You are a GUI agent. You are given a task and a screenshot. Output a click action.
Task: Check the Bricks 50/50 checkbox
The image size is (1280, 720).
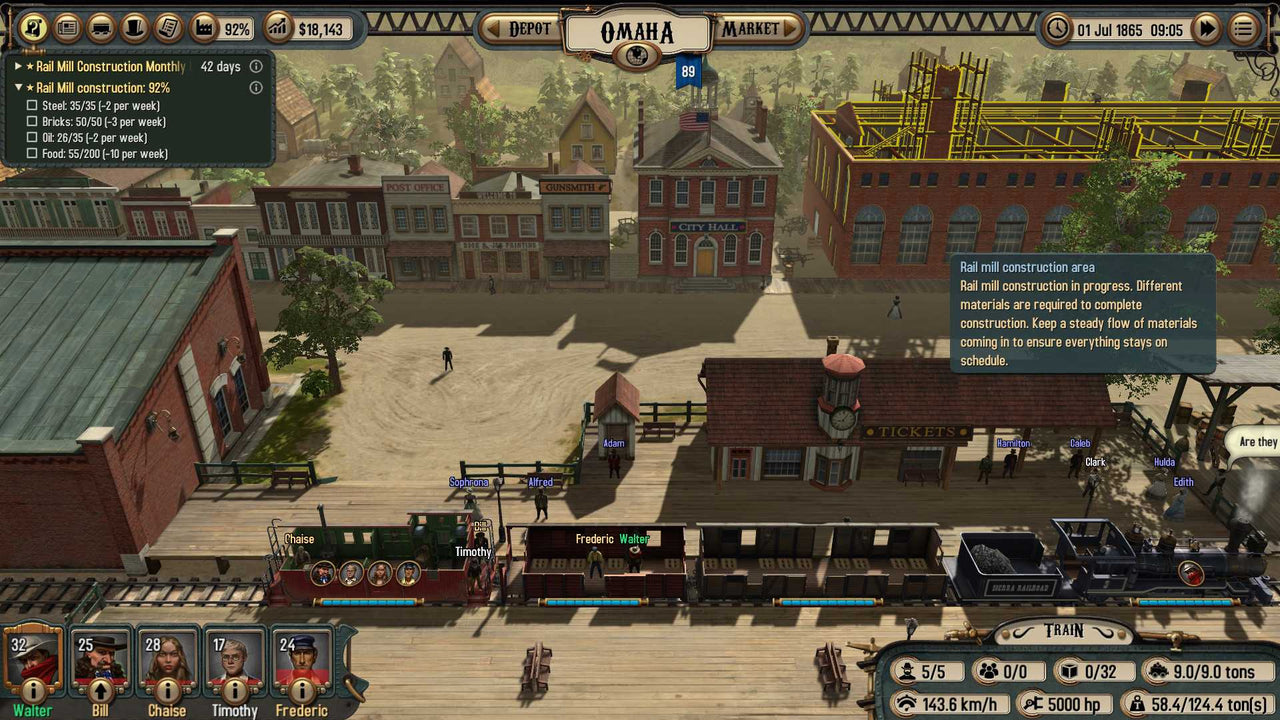[31, 123]
